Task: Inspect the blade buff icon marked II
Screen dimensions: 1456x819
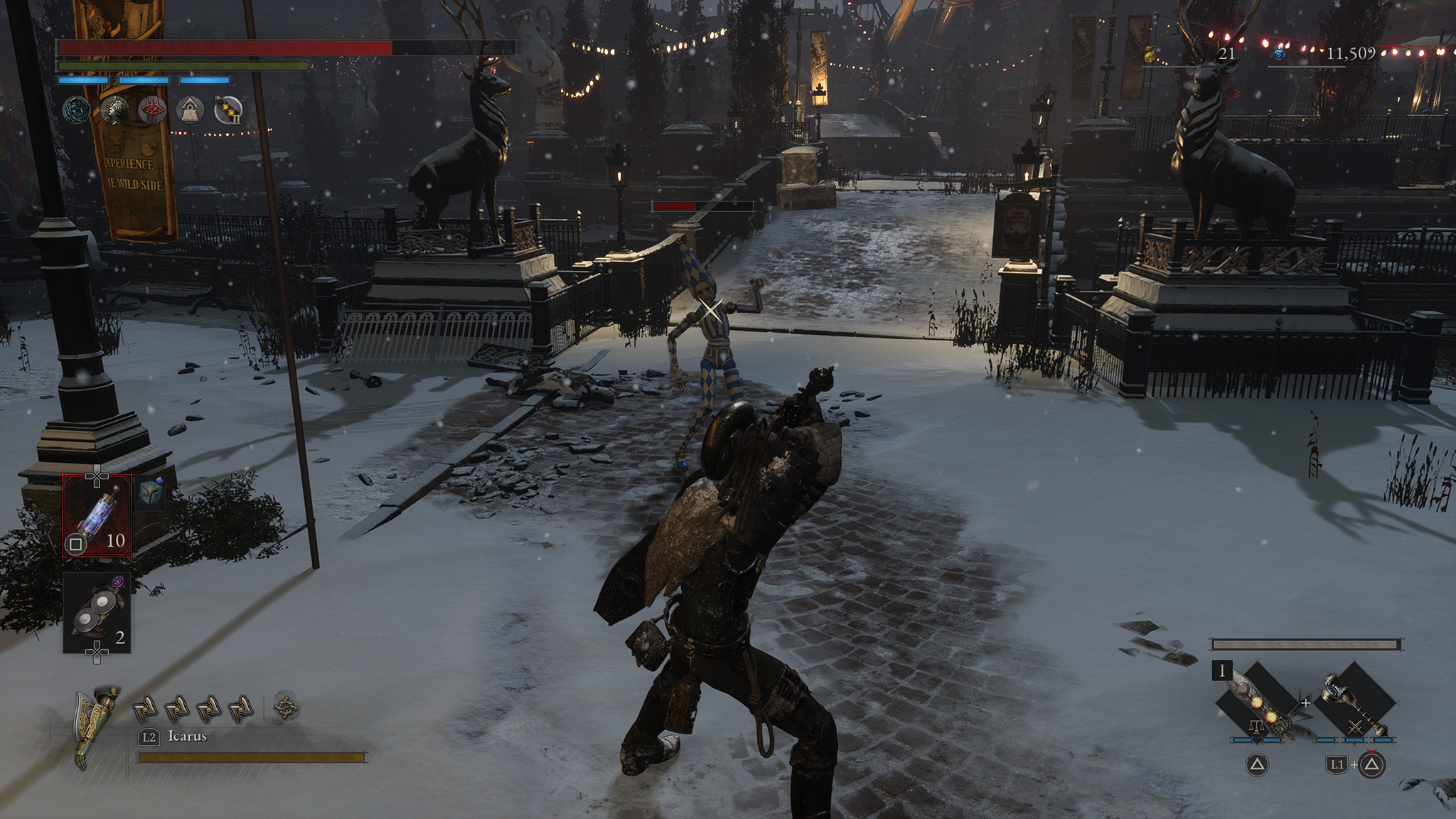Action: pos(228,110)
